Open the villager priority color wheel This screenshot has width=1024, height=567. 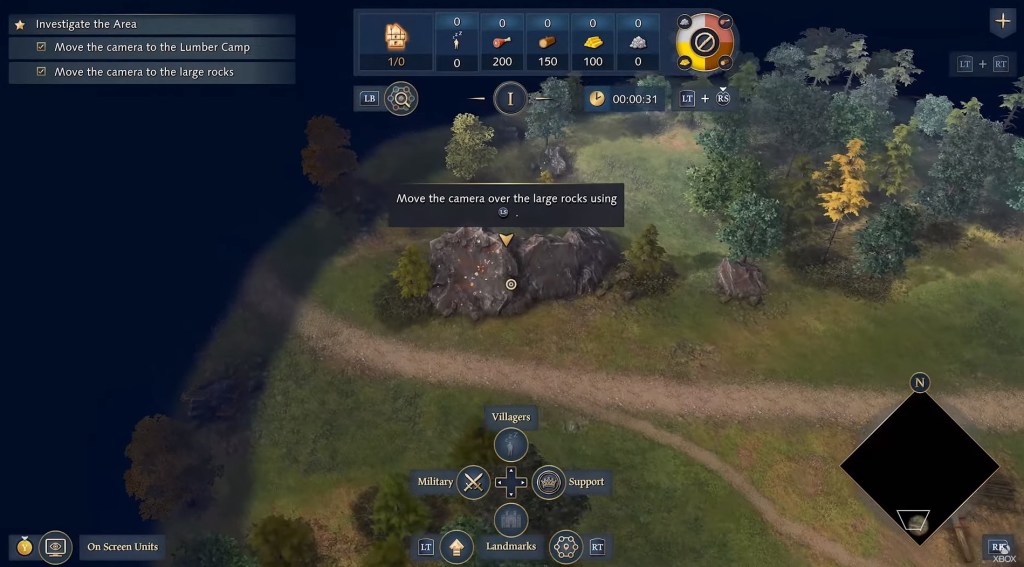(x=705, y=43)
